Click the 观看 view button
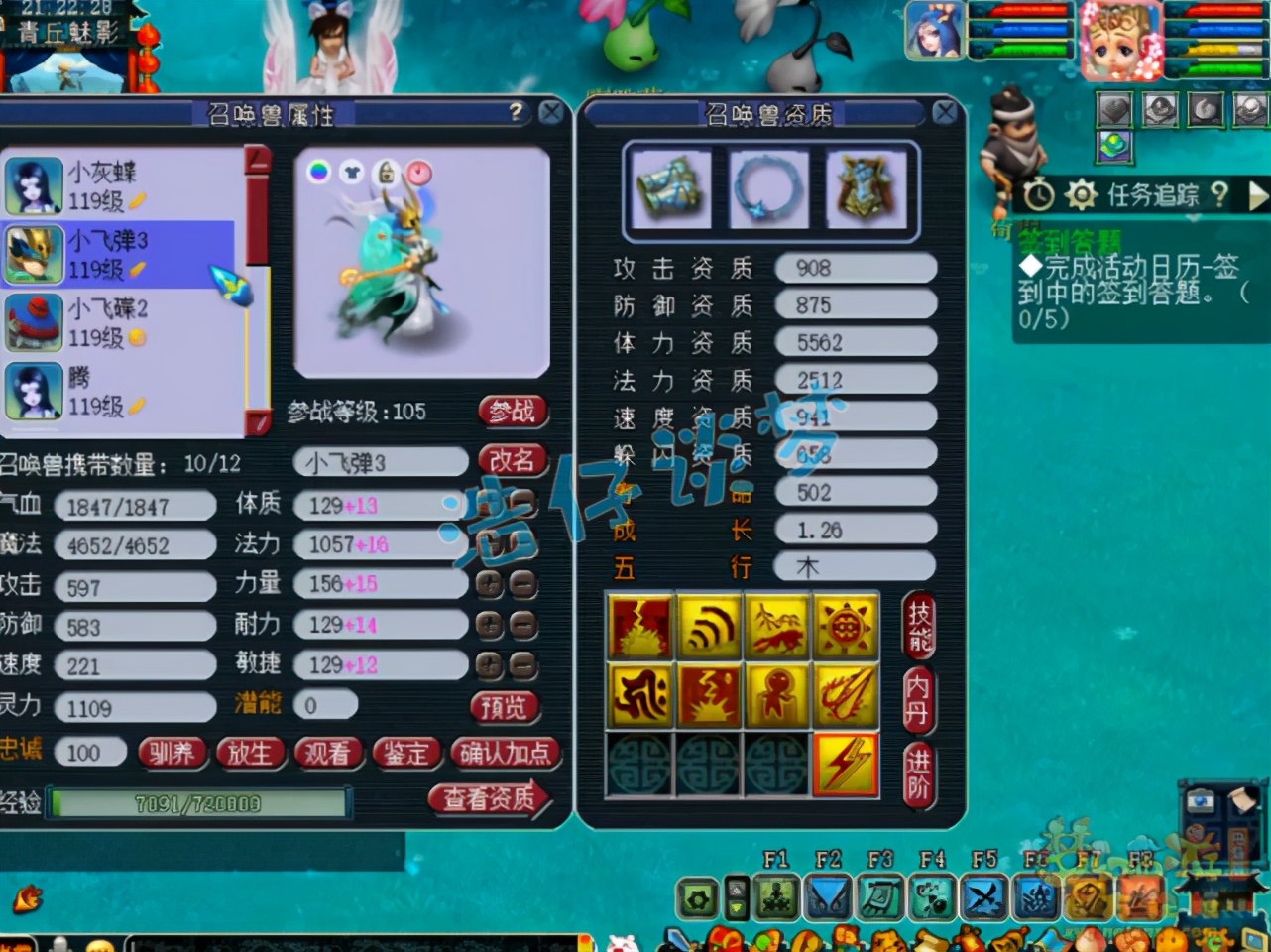The height and width of the screenshot is (952, 1271). (327, 754)
